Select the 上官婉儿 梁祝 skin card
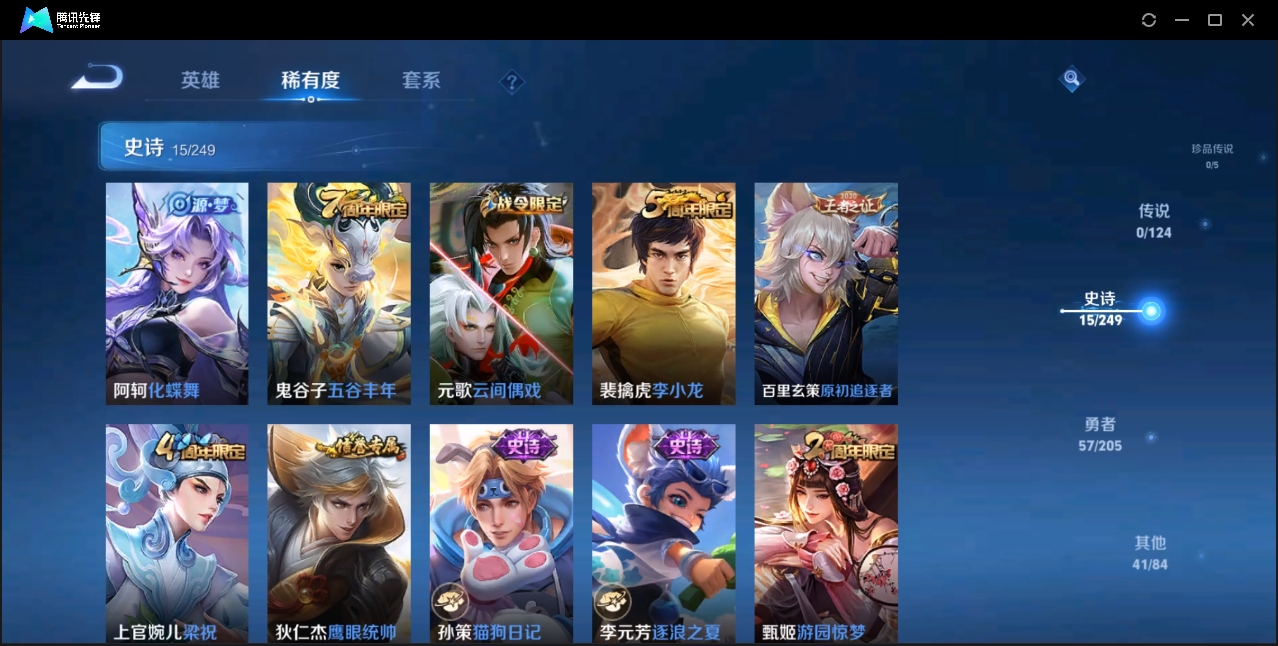Viewport: 1278px width, 646px height. point(177,532)
